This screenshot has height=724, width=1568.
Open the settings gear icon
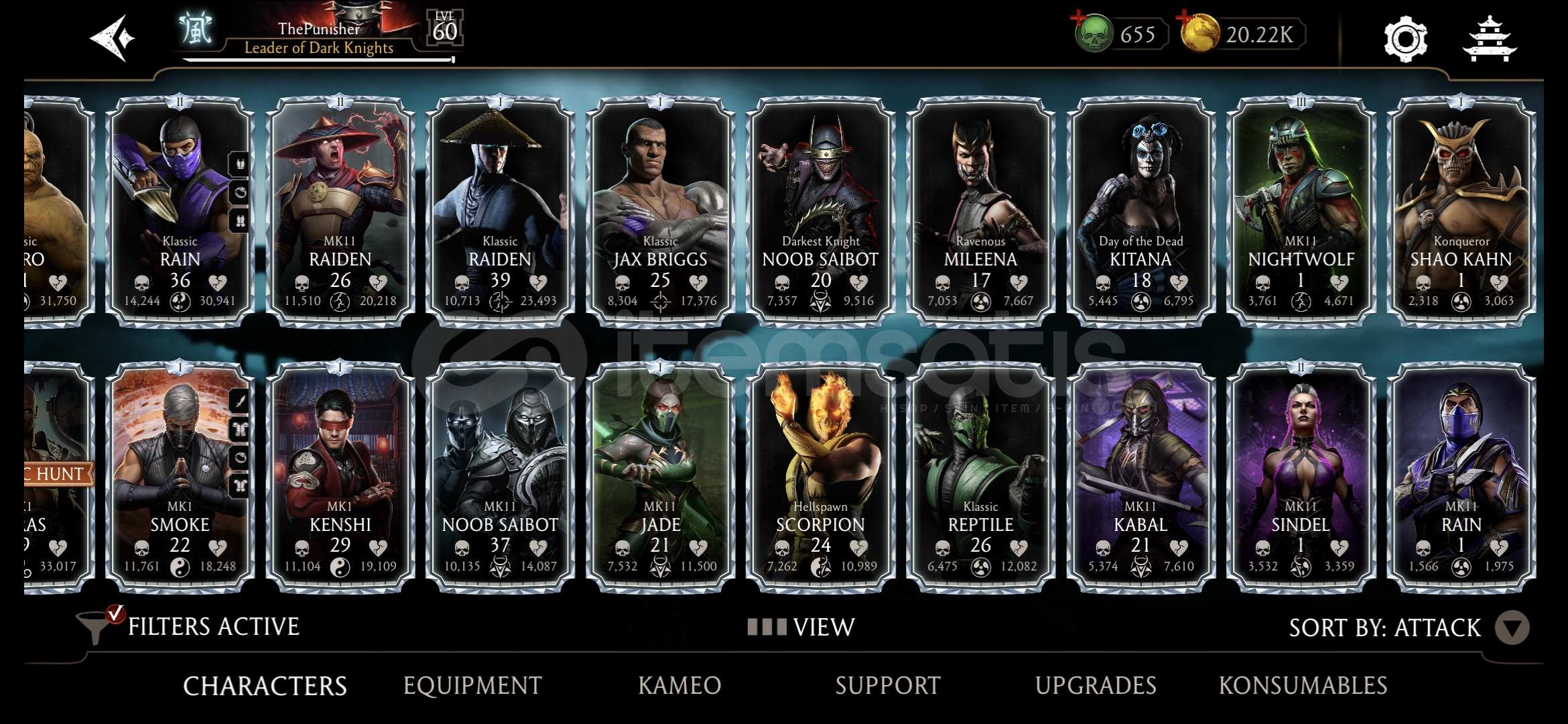[1405, 40]
